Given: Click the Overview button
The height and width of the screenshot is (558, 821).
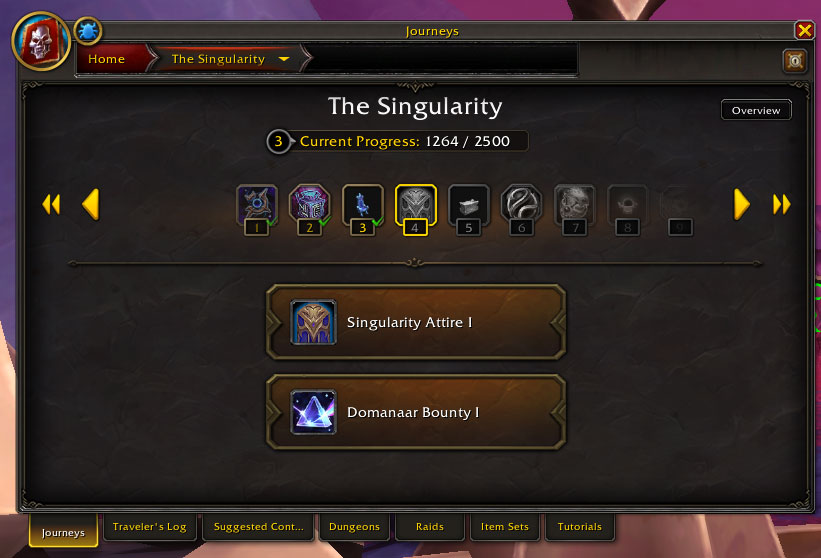Looking at the screenshot, I should point(755,110).
